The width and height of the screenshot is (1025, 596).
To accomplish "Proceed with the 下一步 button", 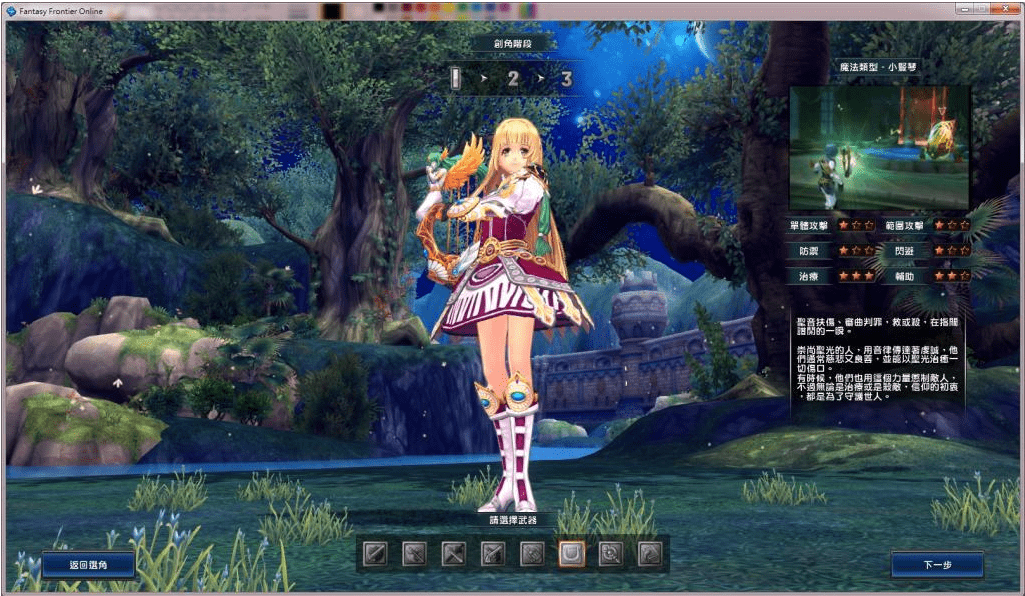I will 937,565.
